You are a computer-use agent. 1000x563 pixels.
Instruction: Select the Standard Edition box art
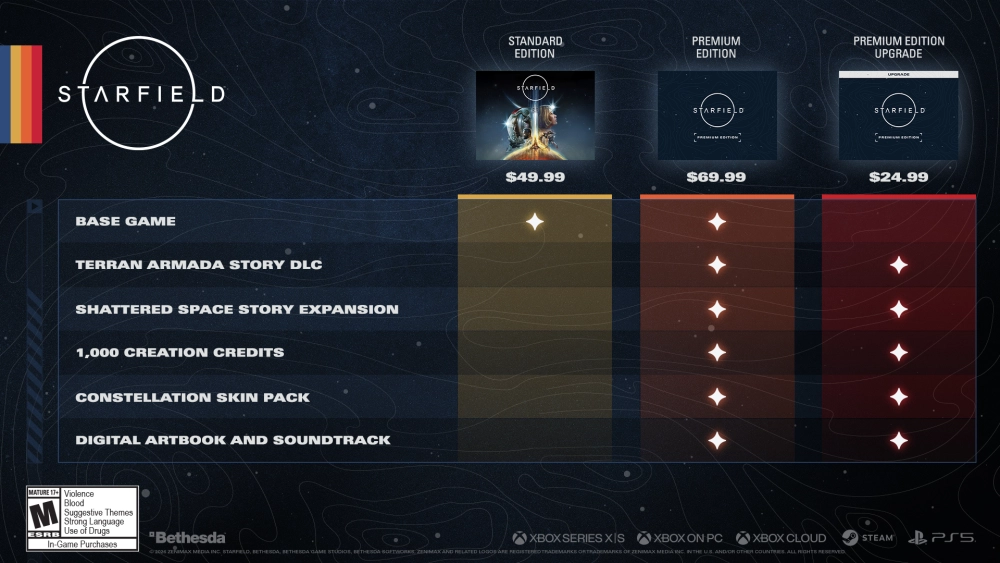coord(535,115)
